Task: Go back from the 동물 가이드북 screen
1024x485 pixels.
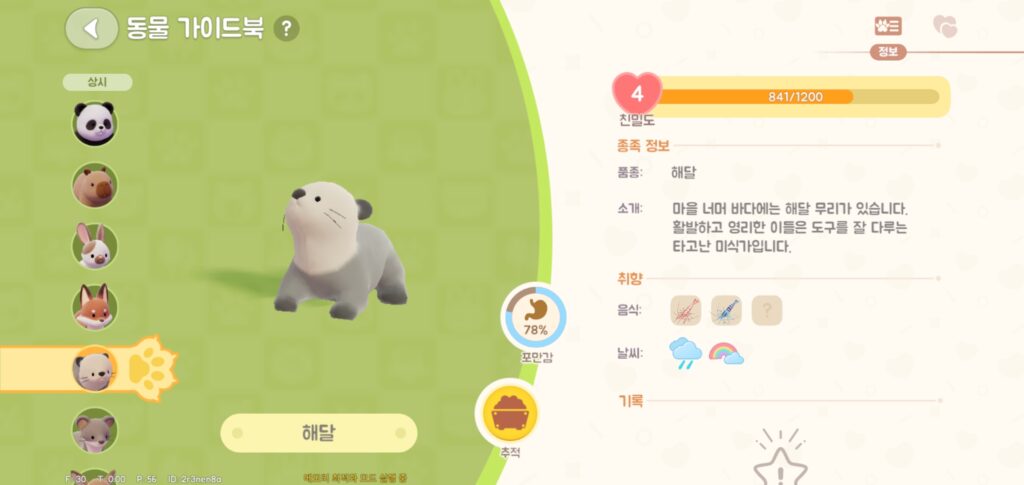Action: (91, 28)
